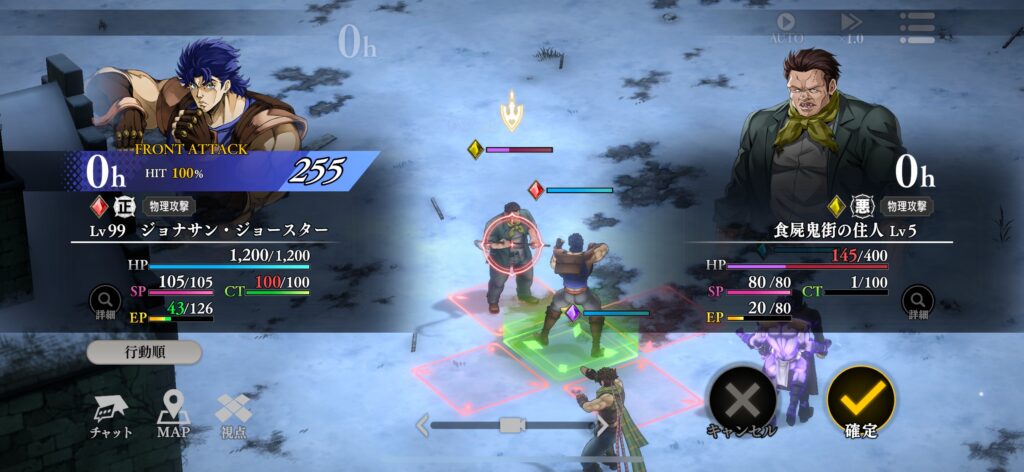Click the slider's right arrow
Screen dimensions: 1024x472
[x=603, y=426]
